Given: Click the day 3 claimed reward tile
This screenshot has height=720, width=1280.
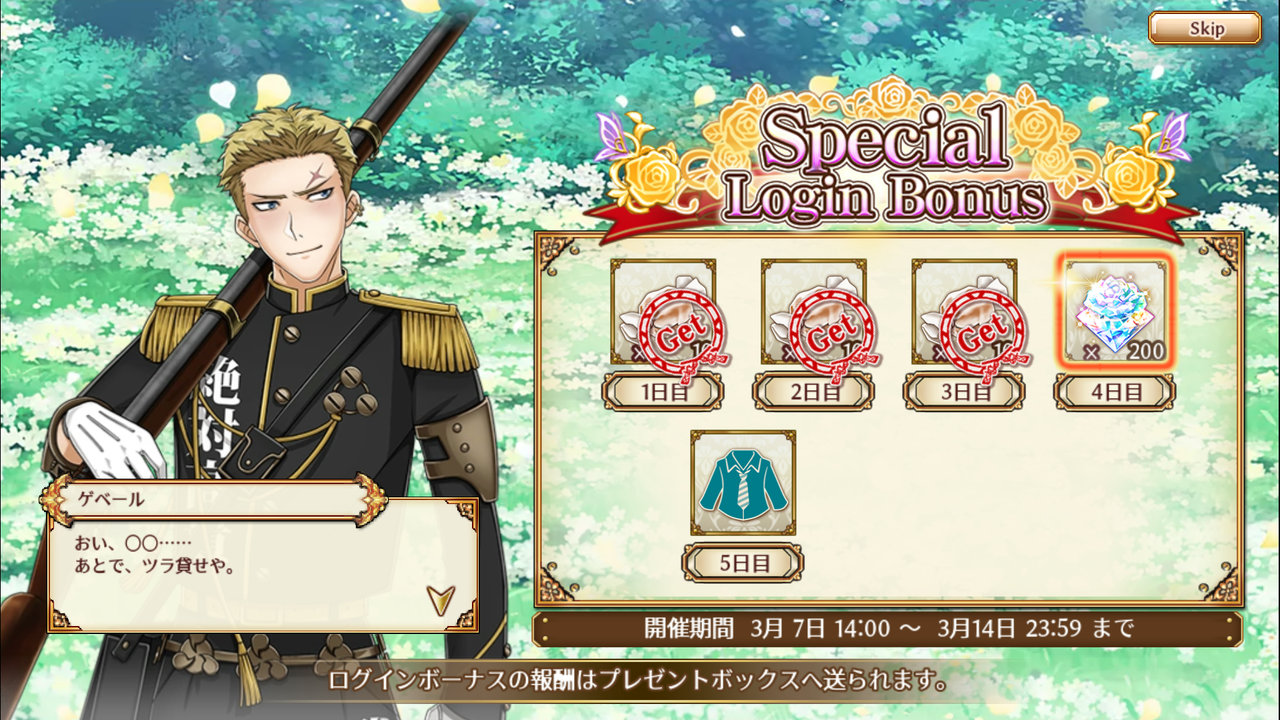Looking at the screenshot, I should tap(964, 311).
